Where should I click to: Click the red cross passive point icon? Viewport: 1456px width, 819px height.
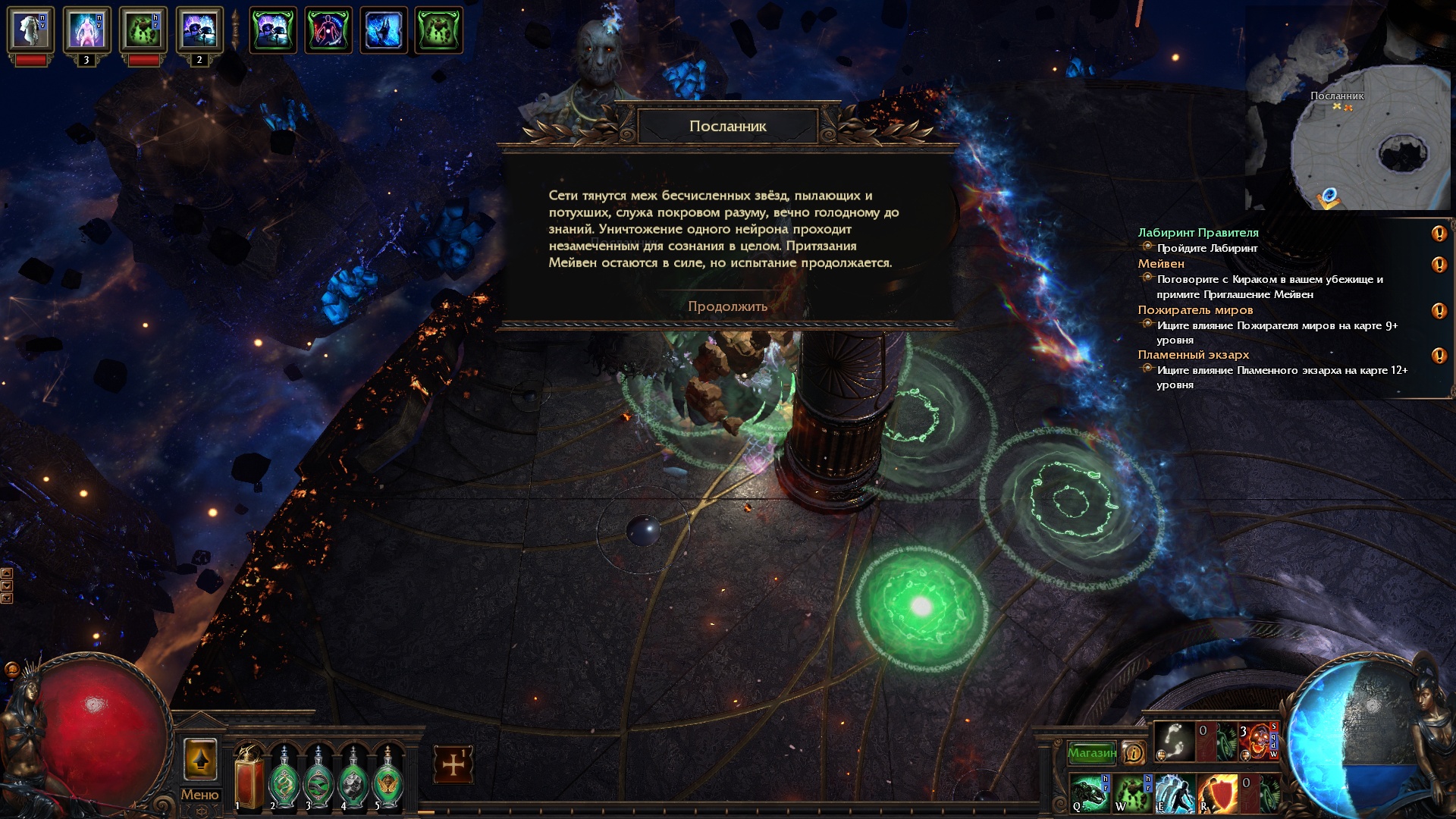[453, 764]
